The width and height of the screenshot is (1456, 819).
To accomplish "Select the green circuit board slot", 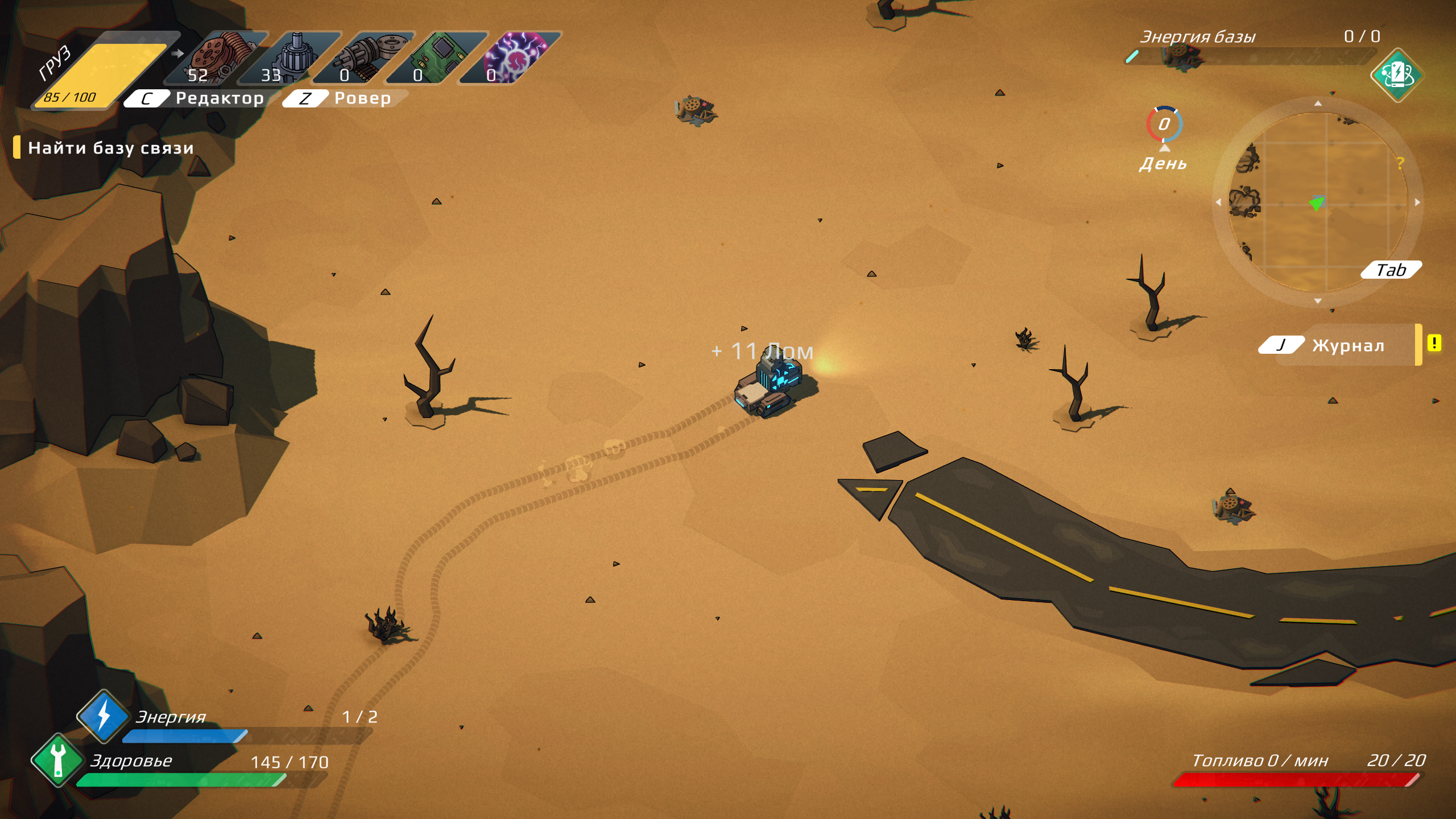I will pos(439,58).
